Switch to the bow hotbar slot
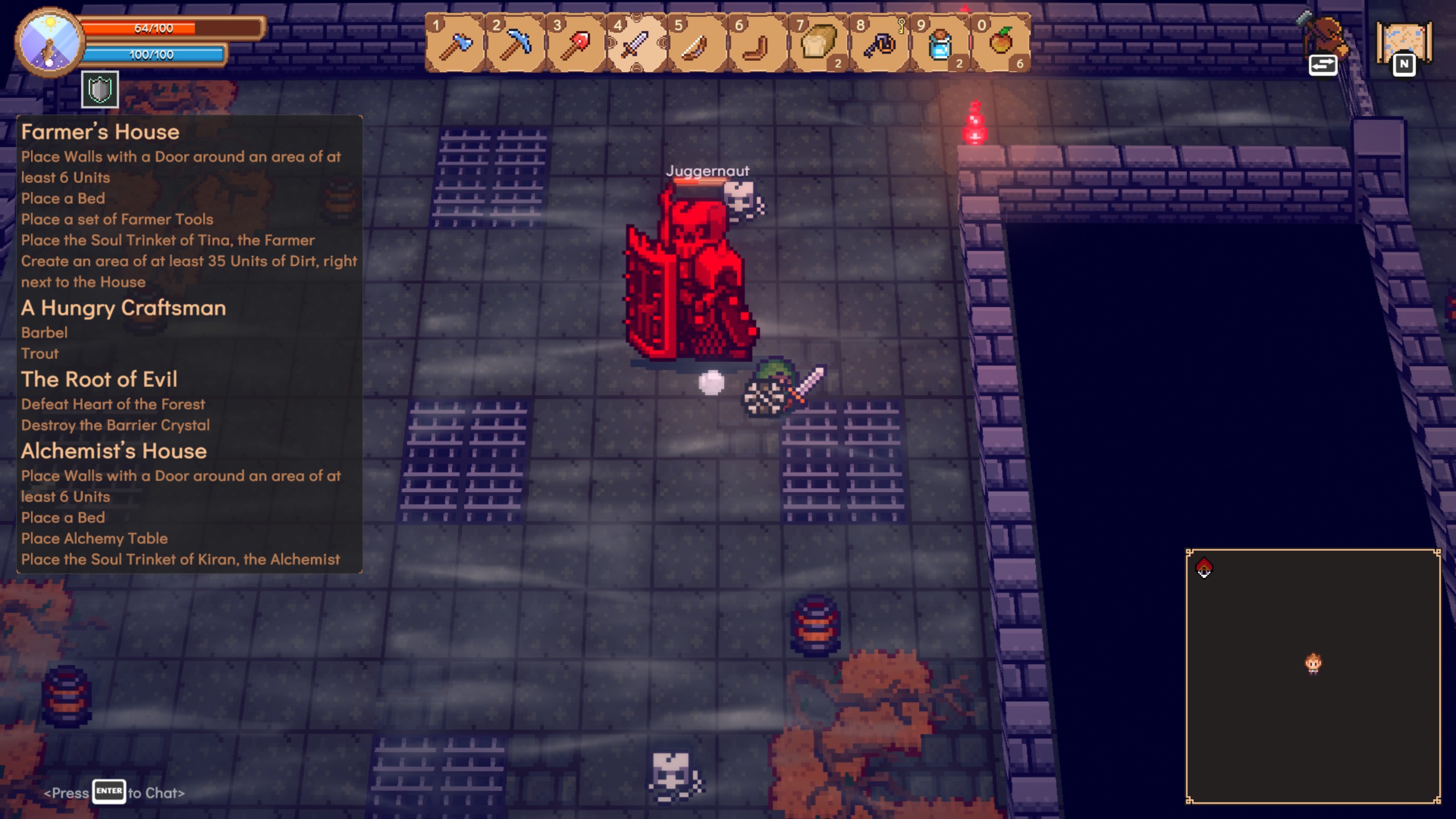1456x819 pixels. pos(697,44)
